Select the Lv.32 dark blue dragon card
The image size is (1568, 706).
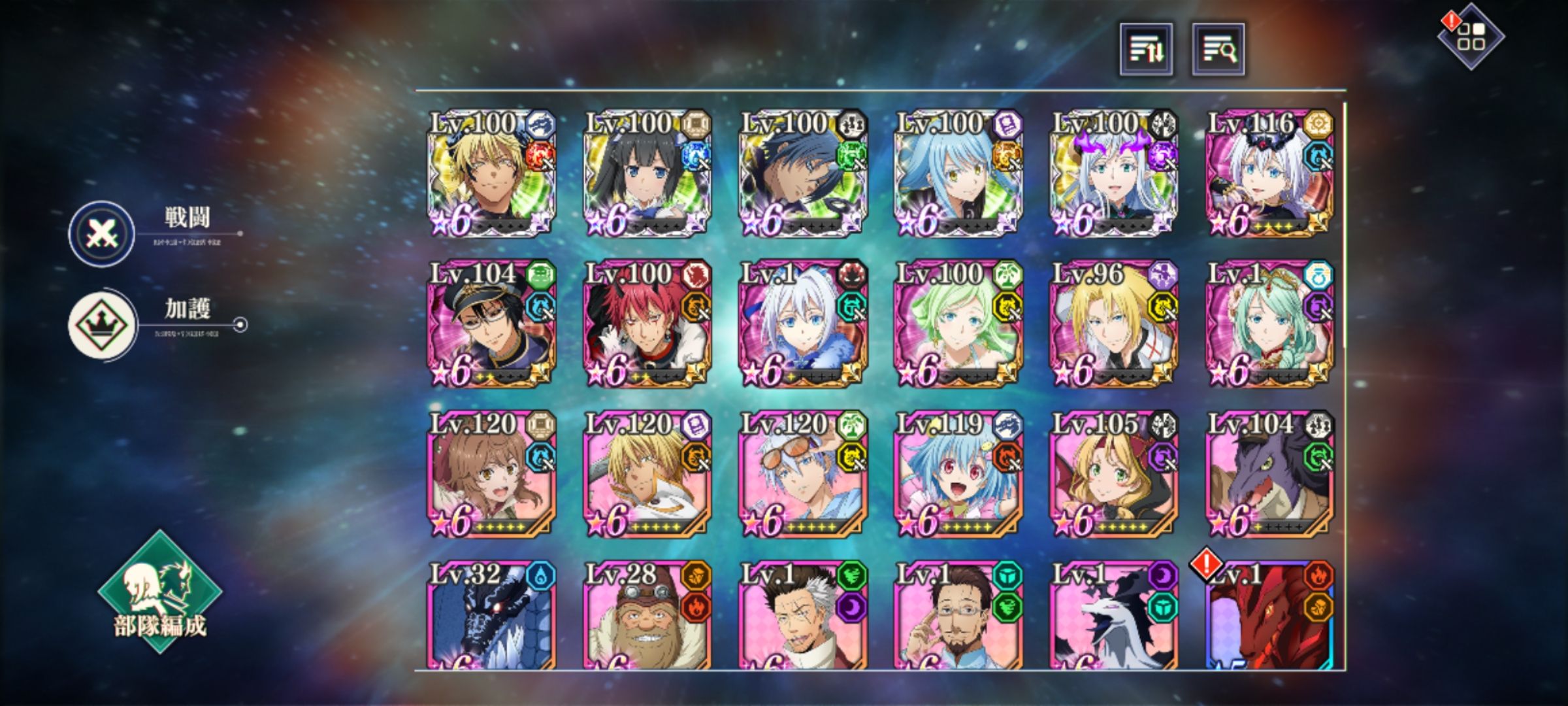(x=491, y=616)
